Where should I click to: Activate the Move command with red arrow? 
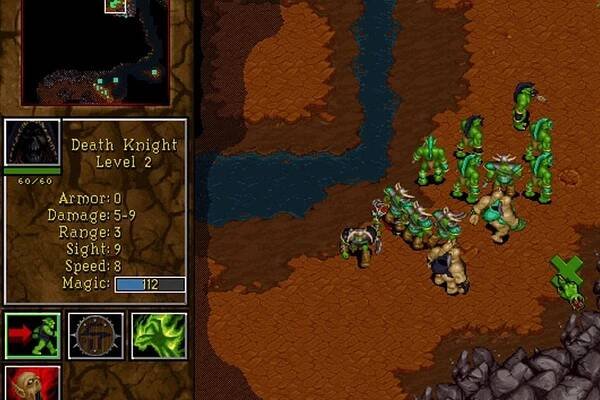pyautogui.click(x=32, y=336)
